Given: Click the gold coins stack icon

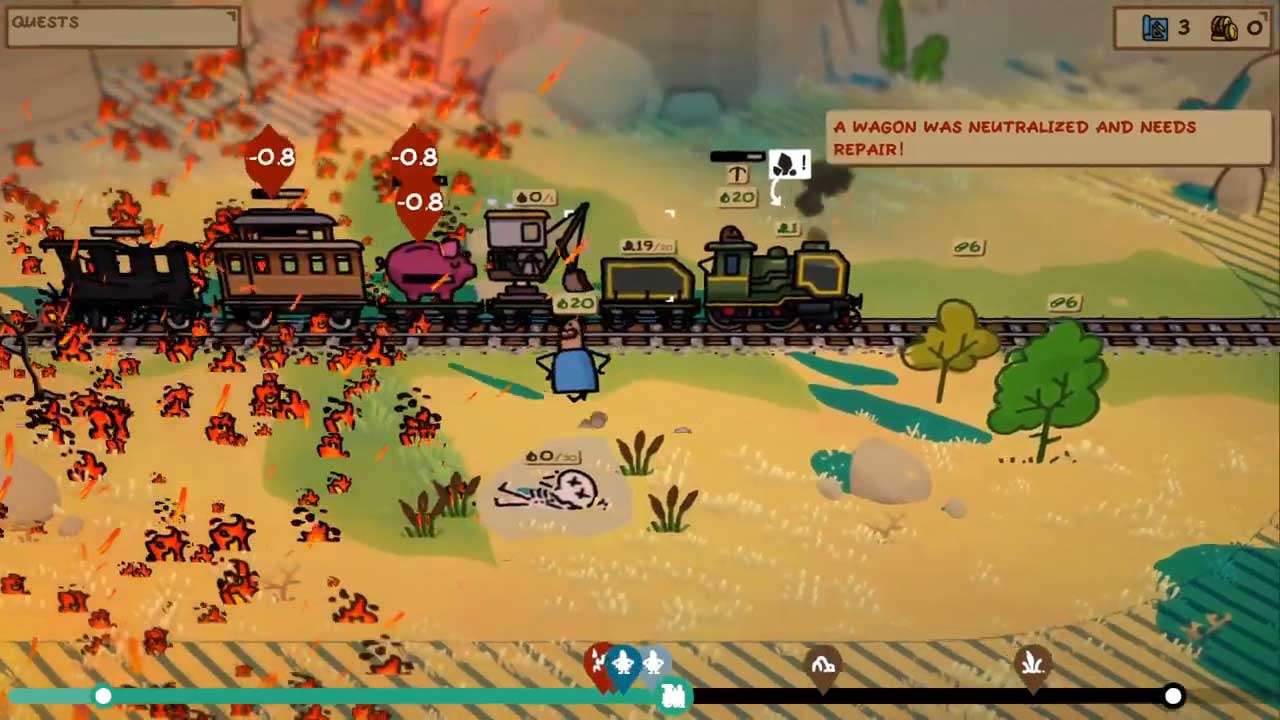Looking at the screenshot, I should click(x=1224, y=28).
